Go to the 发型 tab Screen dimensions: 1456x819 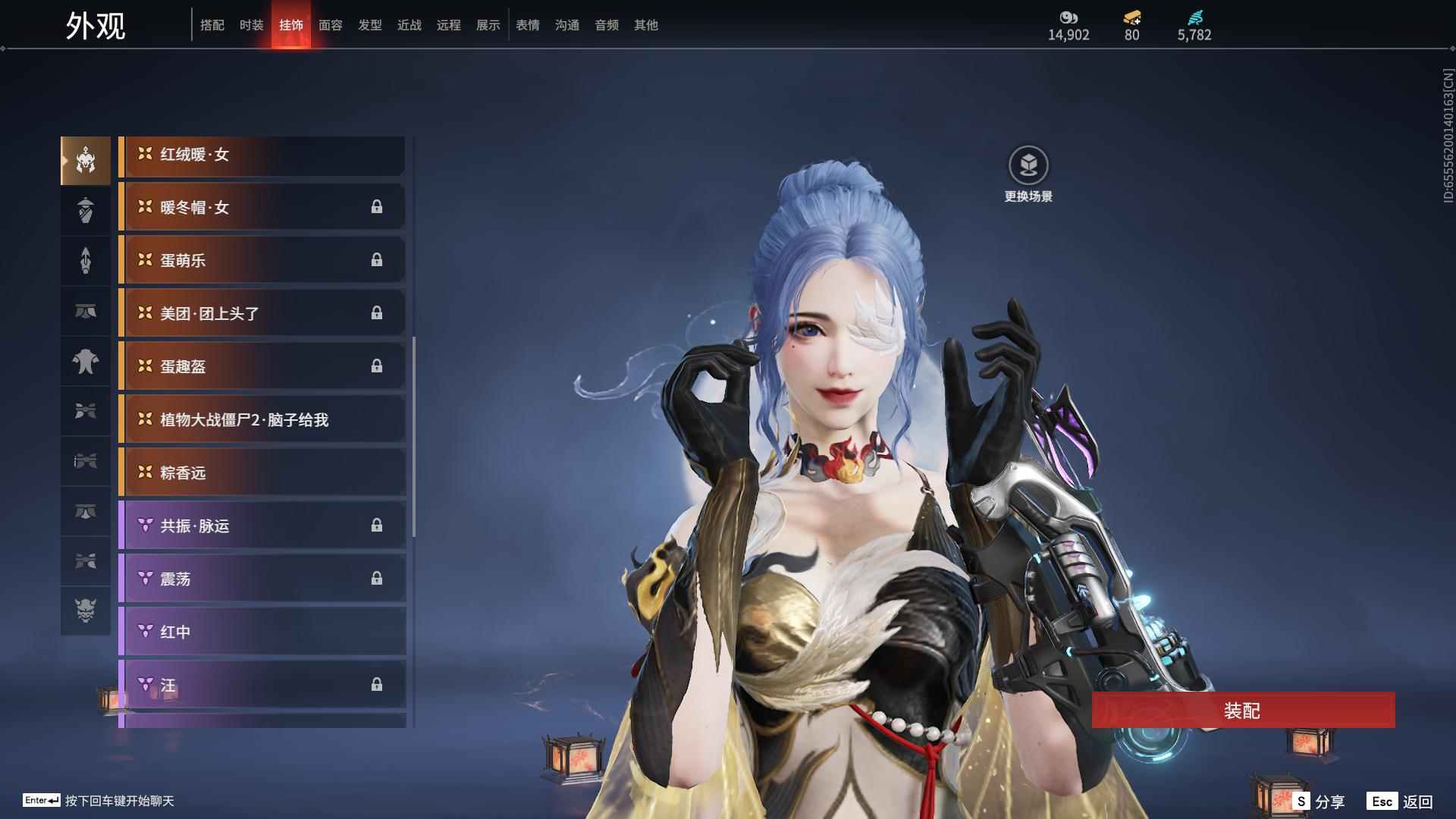[x=370, y=25]
